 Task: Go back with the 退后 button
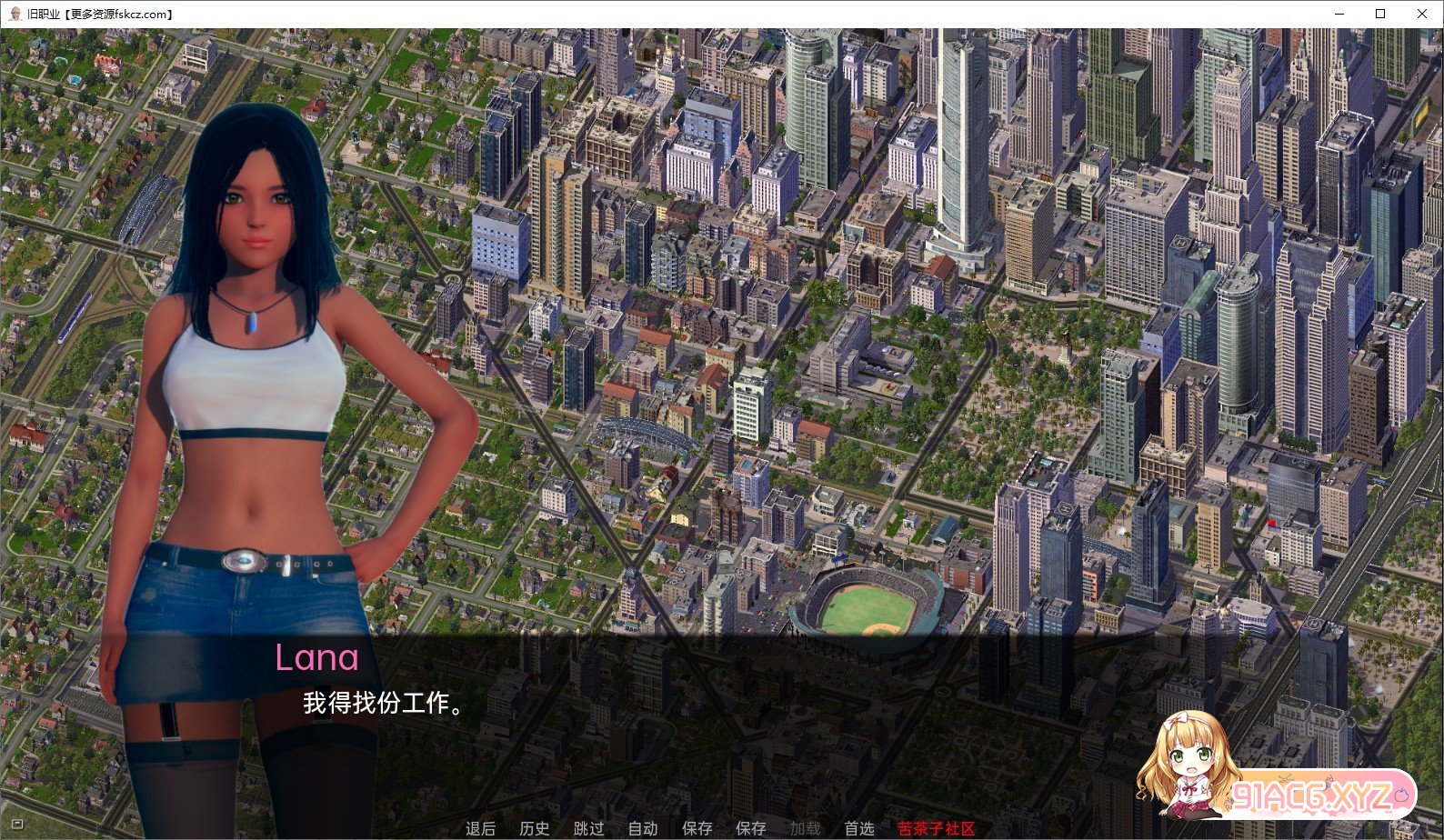pyautogui.click(x=480, y=828)
